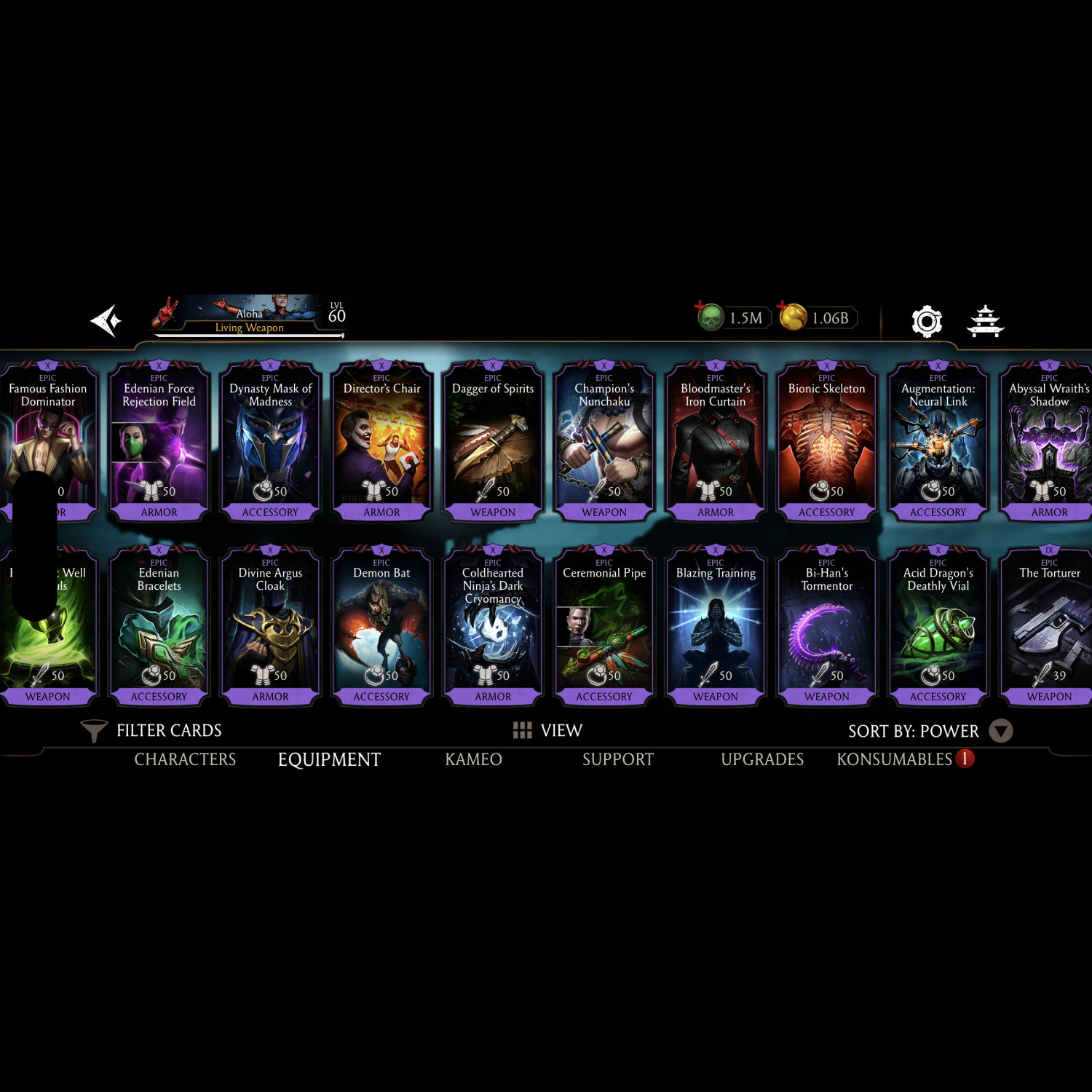Select the Director's Chair armor card

click(x=381, y=441)
